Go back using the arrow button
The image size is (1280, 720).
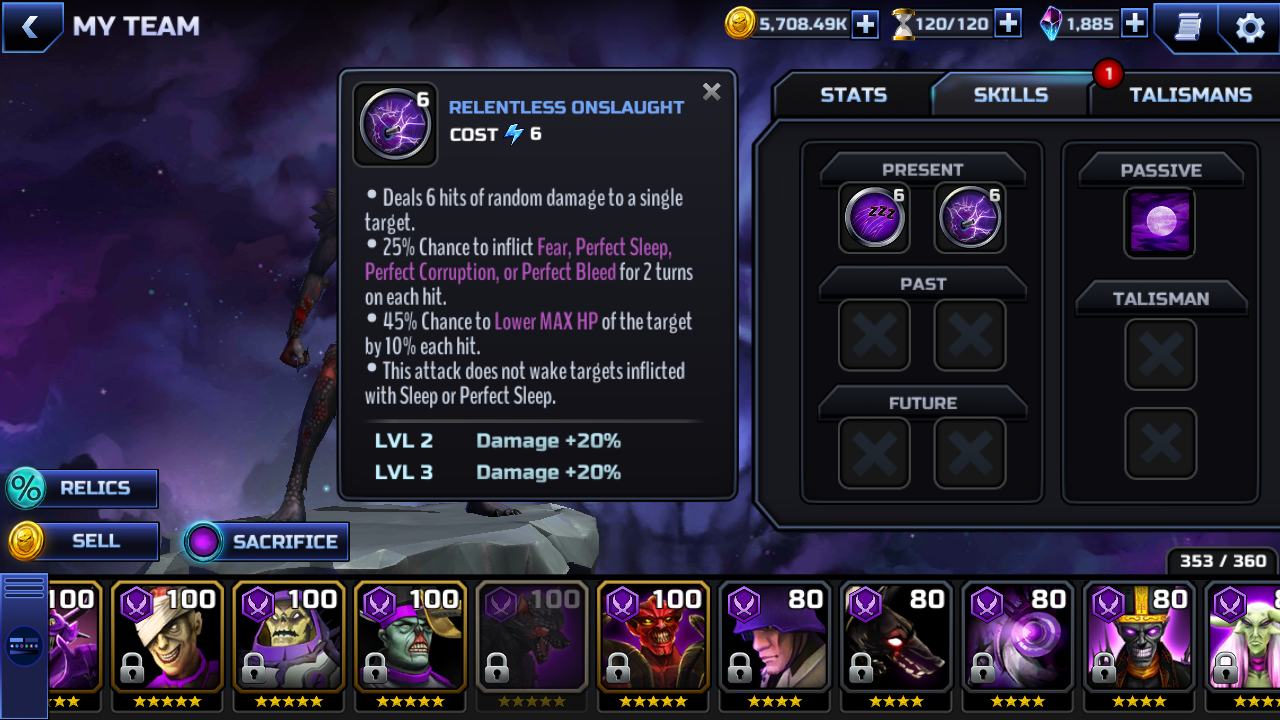(31, 27)
